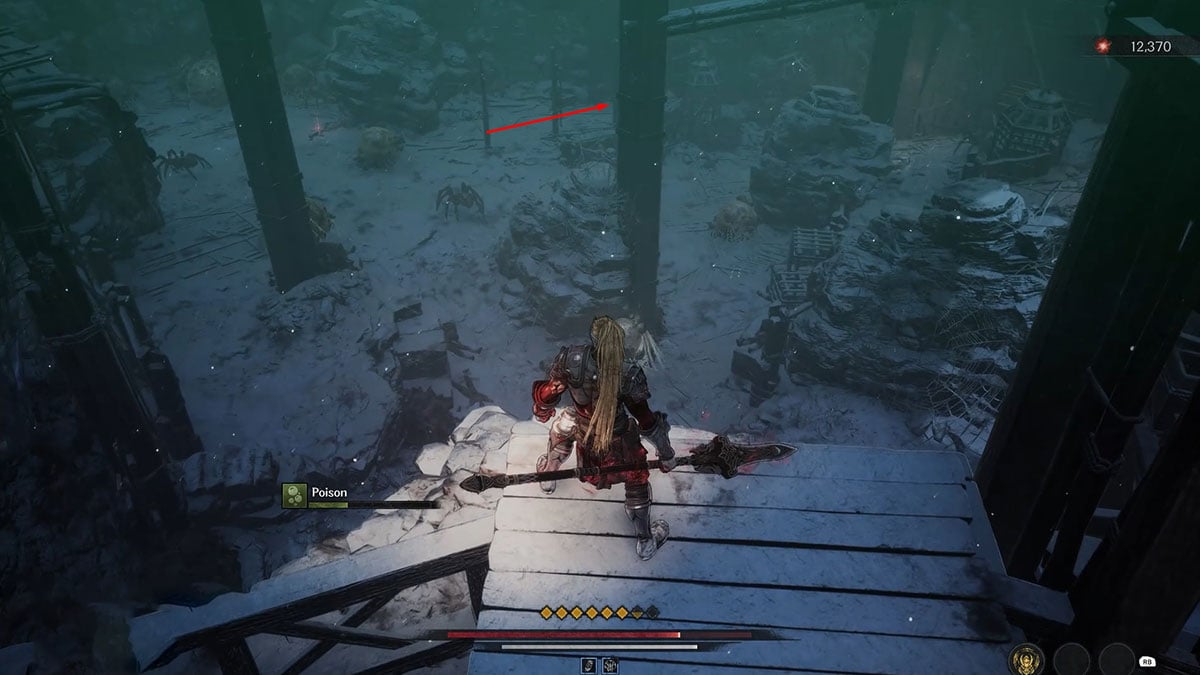Inspect the fist-shaped buff icon
1200x675 pixels.
[587, 665]
